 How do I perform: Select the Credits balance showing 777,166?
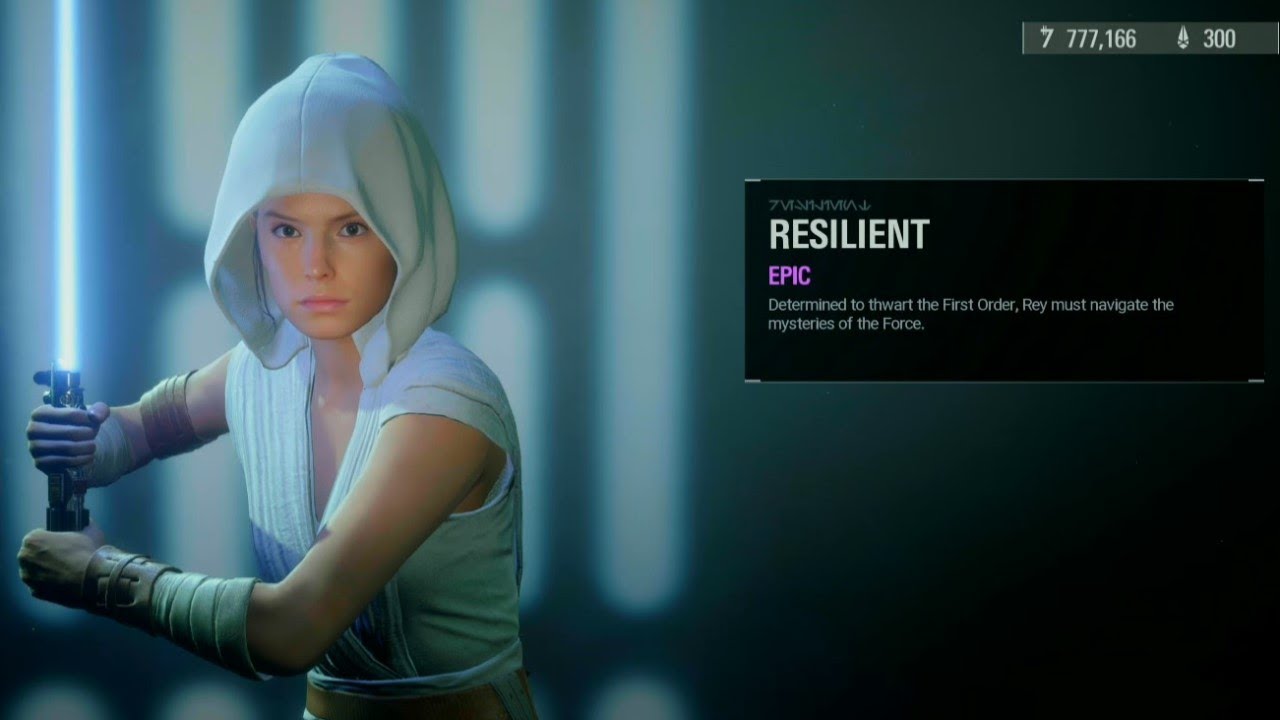[1103, 36]
